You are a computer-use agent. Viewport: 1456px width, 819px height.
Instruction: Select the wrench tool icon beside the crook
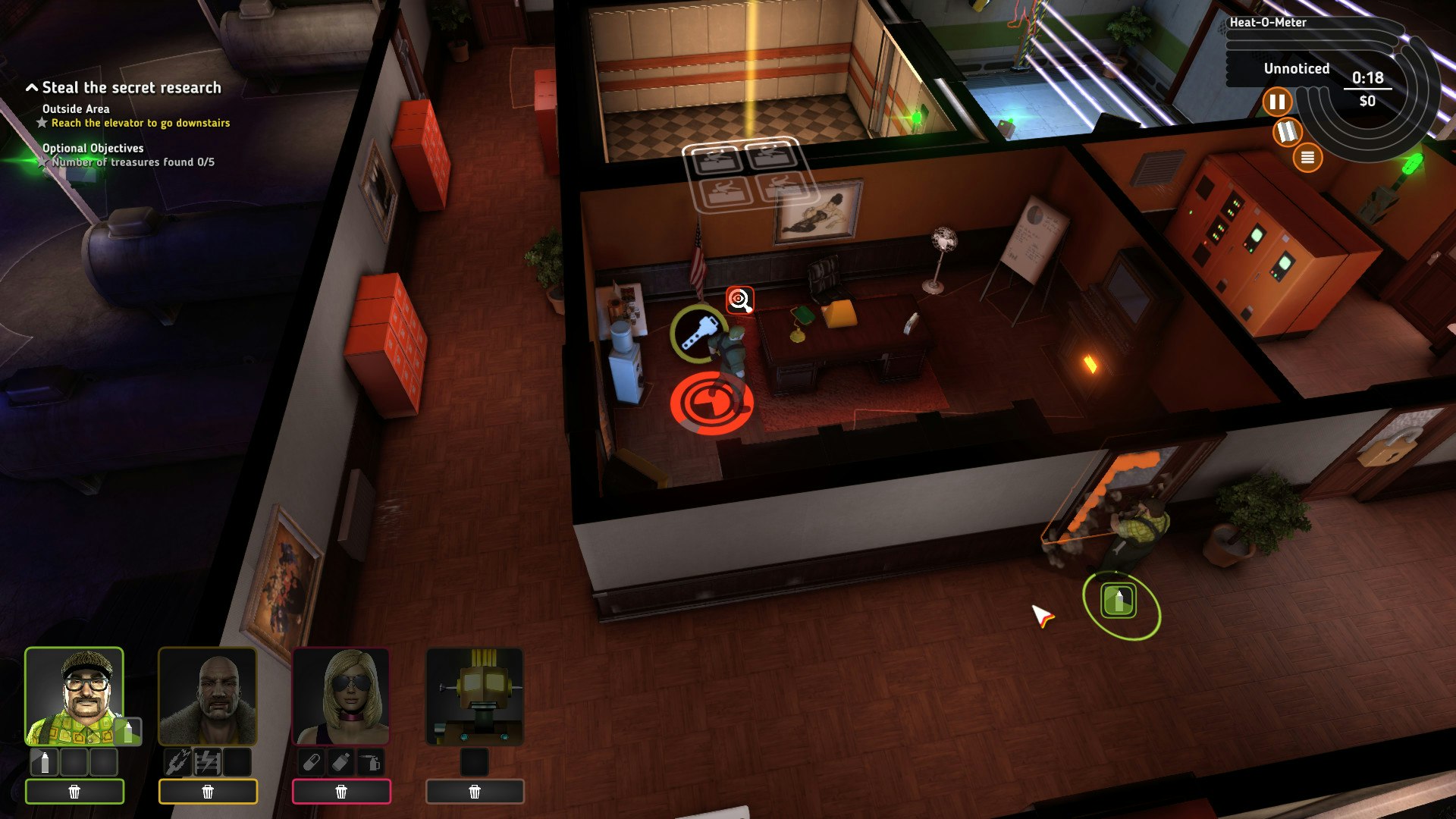click(x=699, y=333)
